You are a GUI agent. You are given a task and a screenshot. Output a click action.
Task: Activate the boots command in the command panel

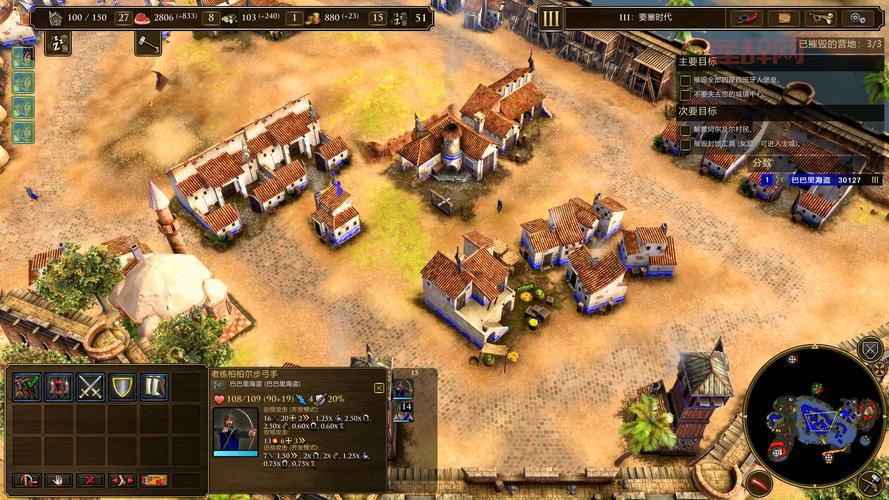[x=153, y=387]
